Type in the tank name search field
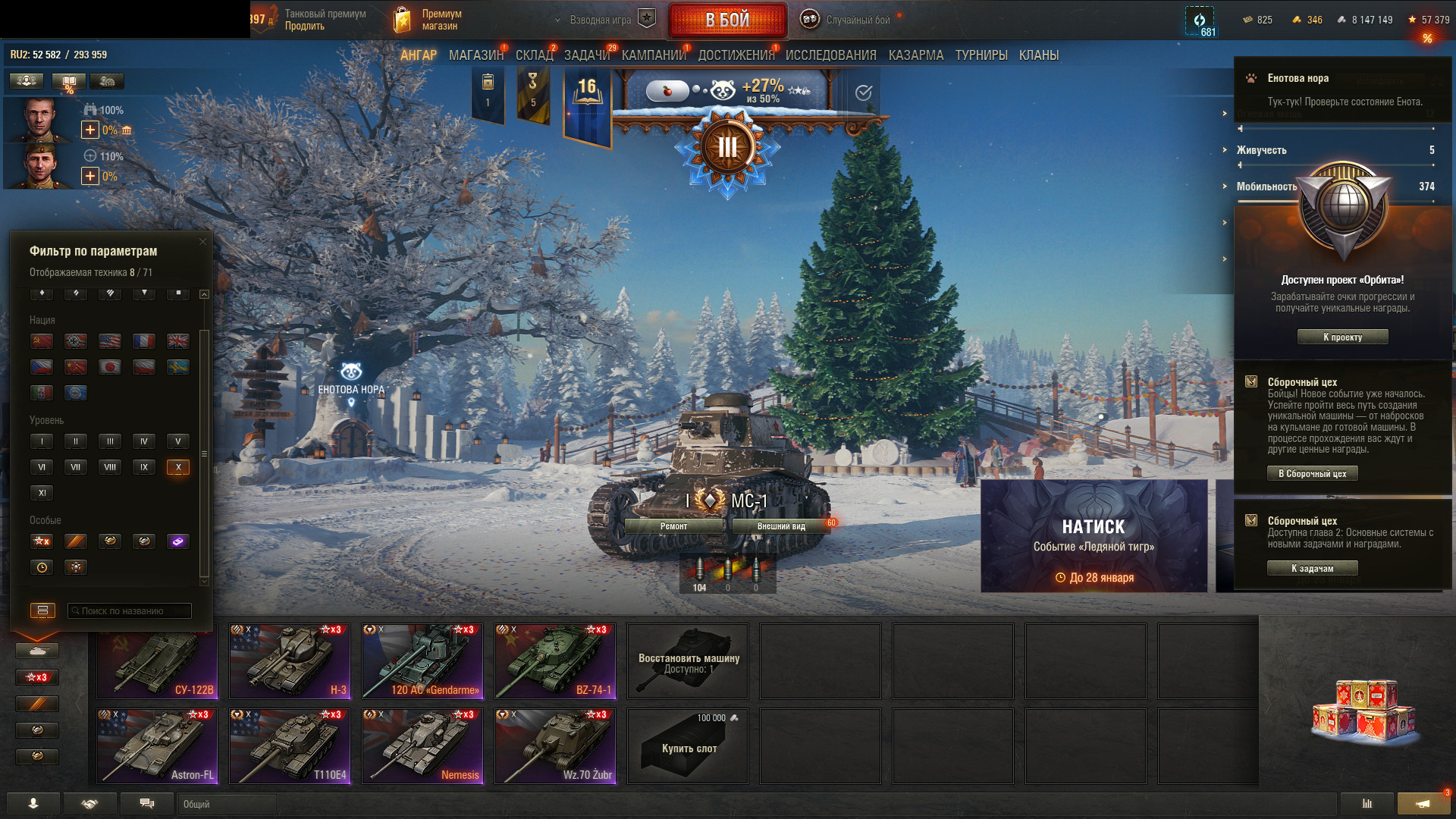Image resolution: width=1456 pixels, height=819 pixels. tap(130, 611)
